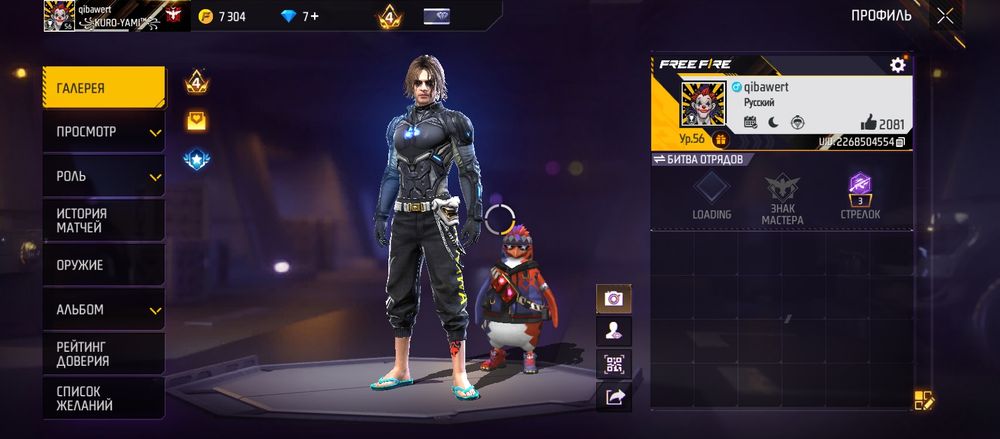
Task: Show Рейтинг доверия
Action: point(103,353)
